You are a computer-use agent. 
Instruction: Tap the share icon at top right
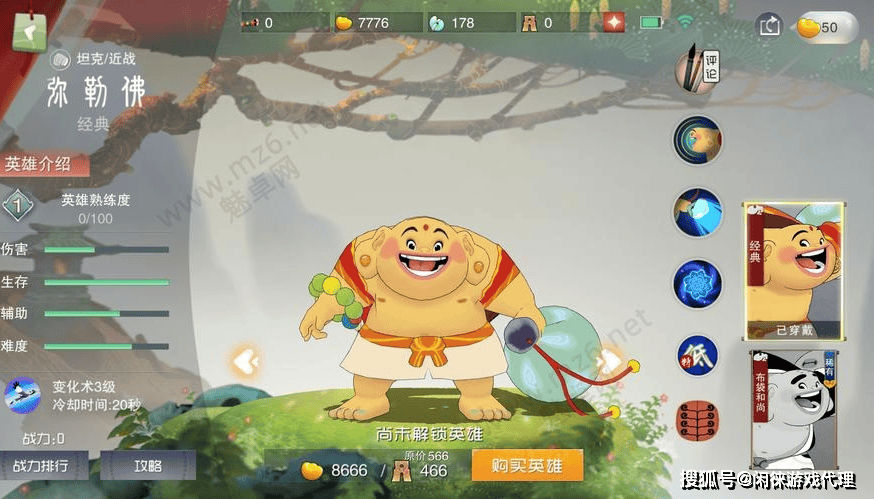(769, 26)
